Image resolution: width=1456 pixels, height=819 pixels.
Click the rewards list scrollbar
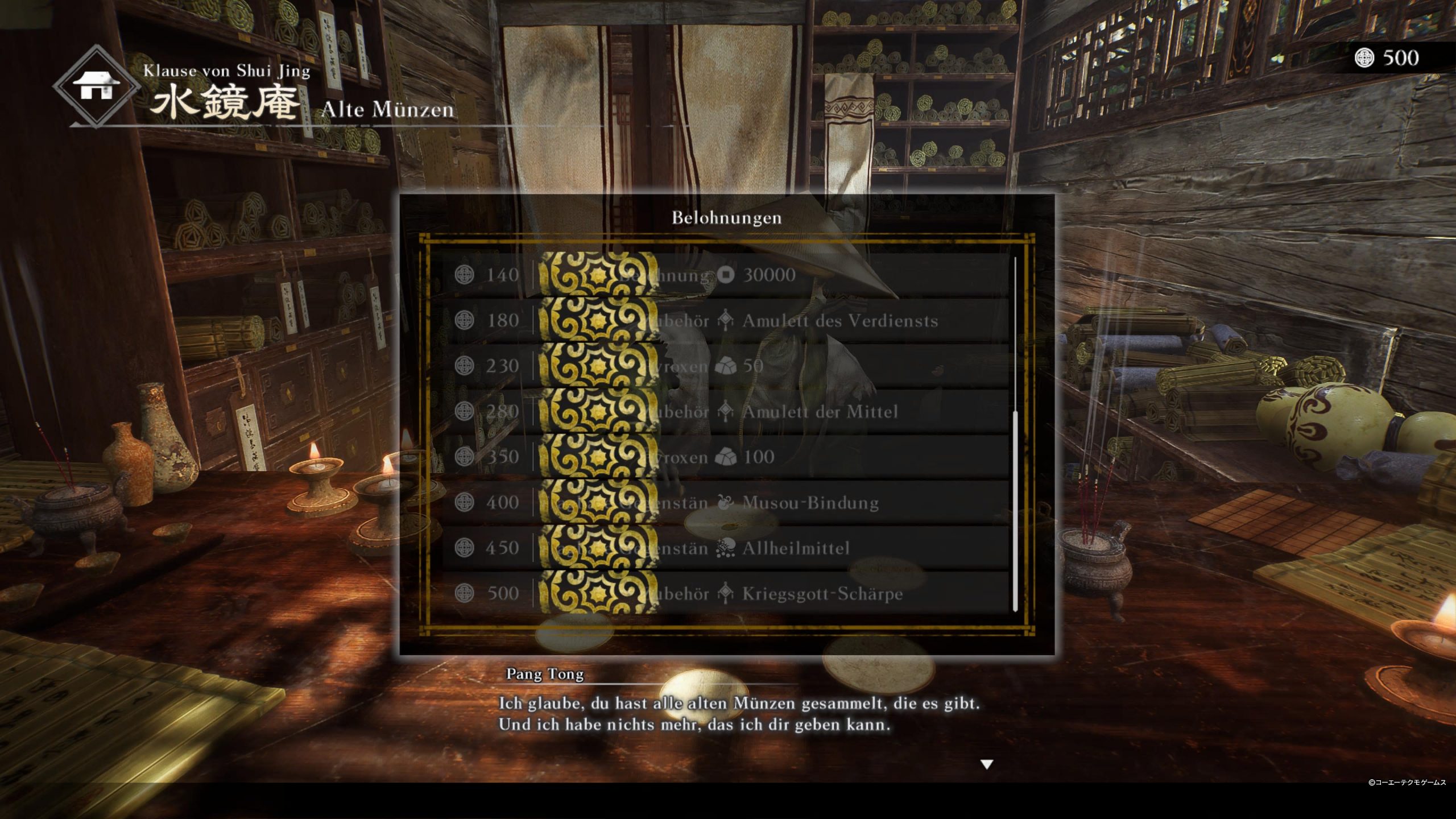tap(1015, 512)
